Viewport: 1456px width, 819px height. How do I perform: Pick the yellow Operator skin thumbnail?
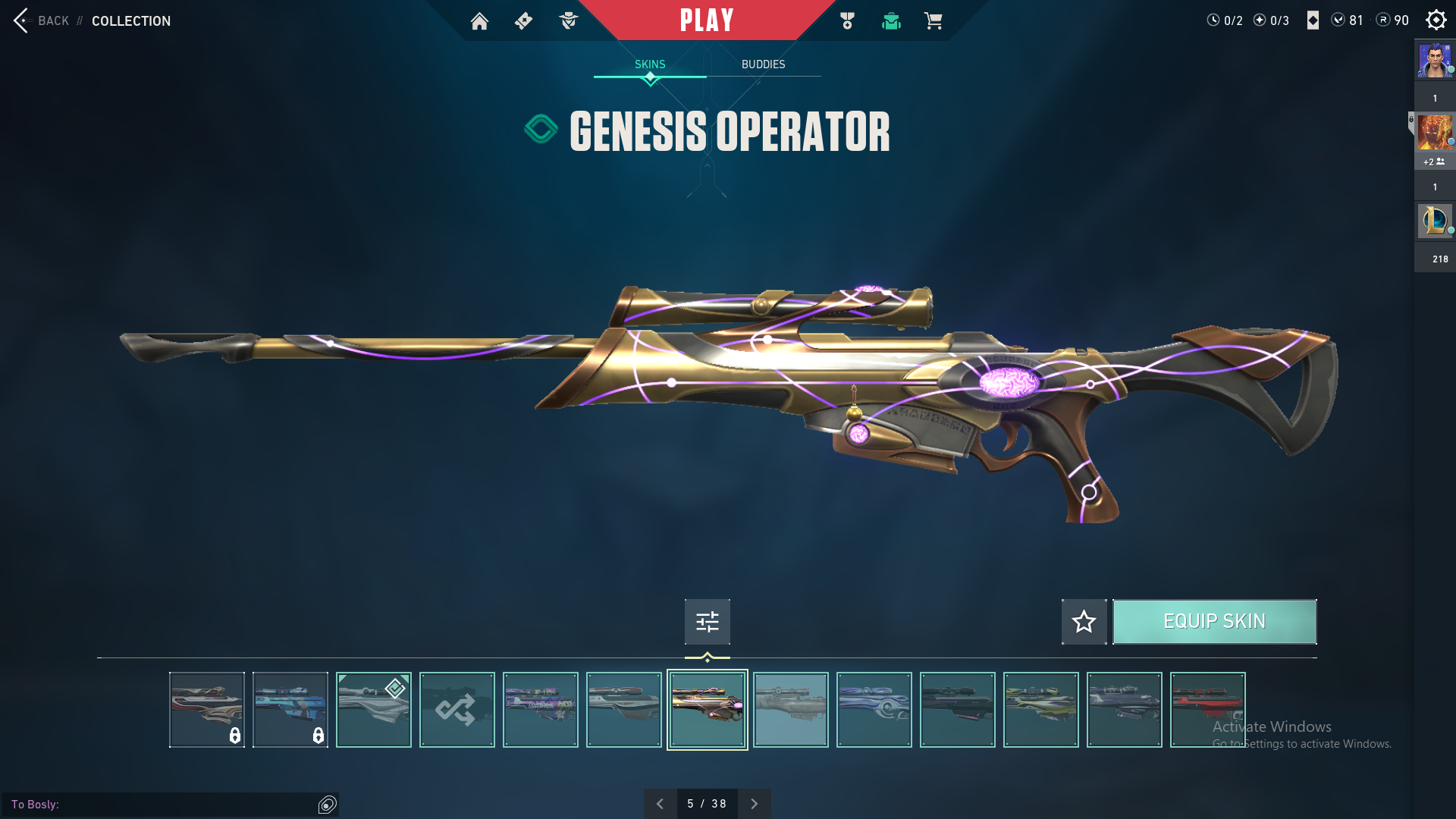click(x=1040, y=710)
